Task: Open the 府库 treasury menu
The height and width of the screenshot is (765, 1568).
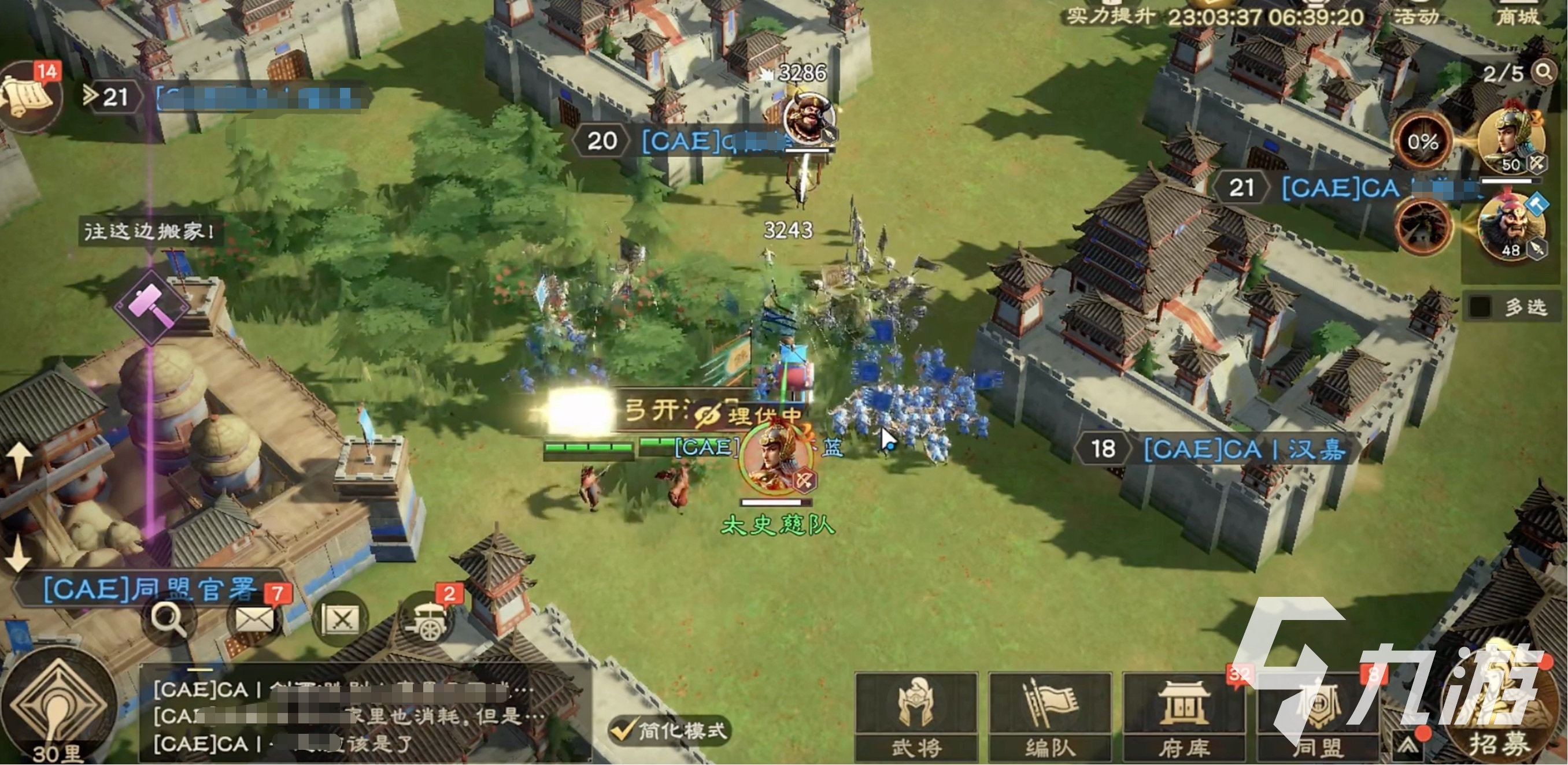Action: tap(1184, 715)
